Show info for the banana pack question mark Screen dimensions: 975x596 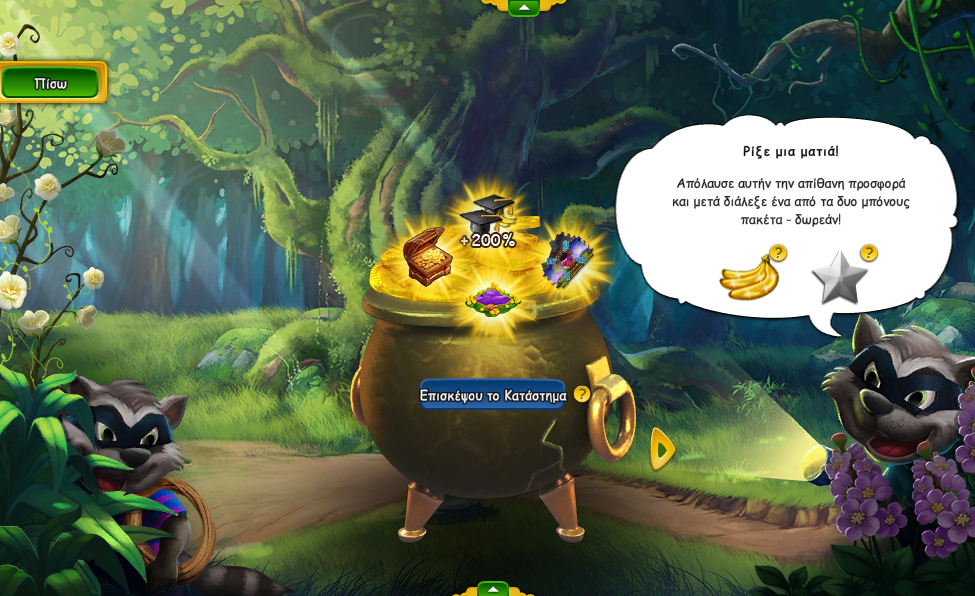click(x=778, y=253)
